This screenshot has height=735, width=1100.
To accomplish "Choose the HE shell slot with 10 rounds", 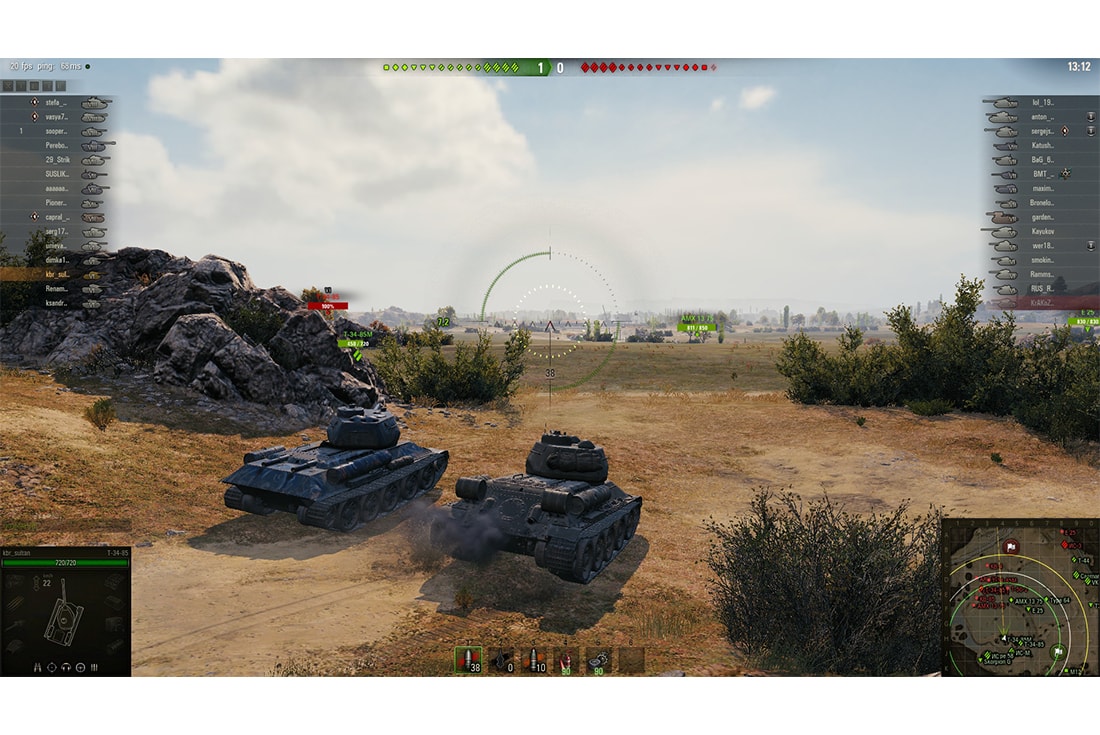I will tap(534, 659).
